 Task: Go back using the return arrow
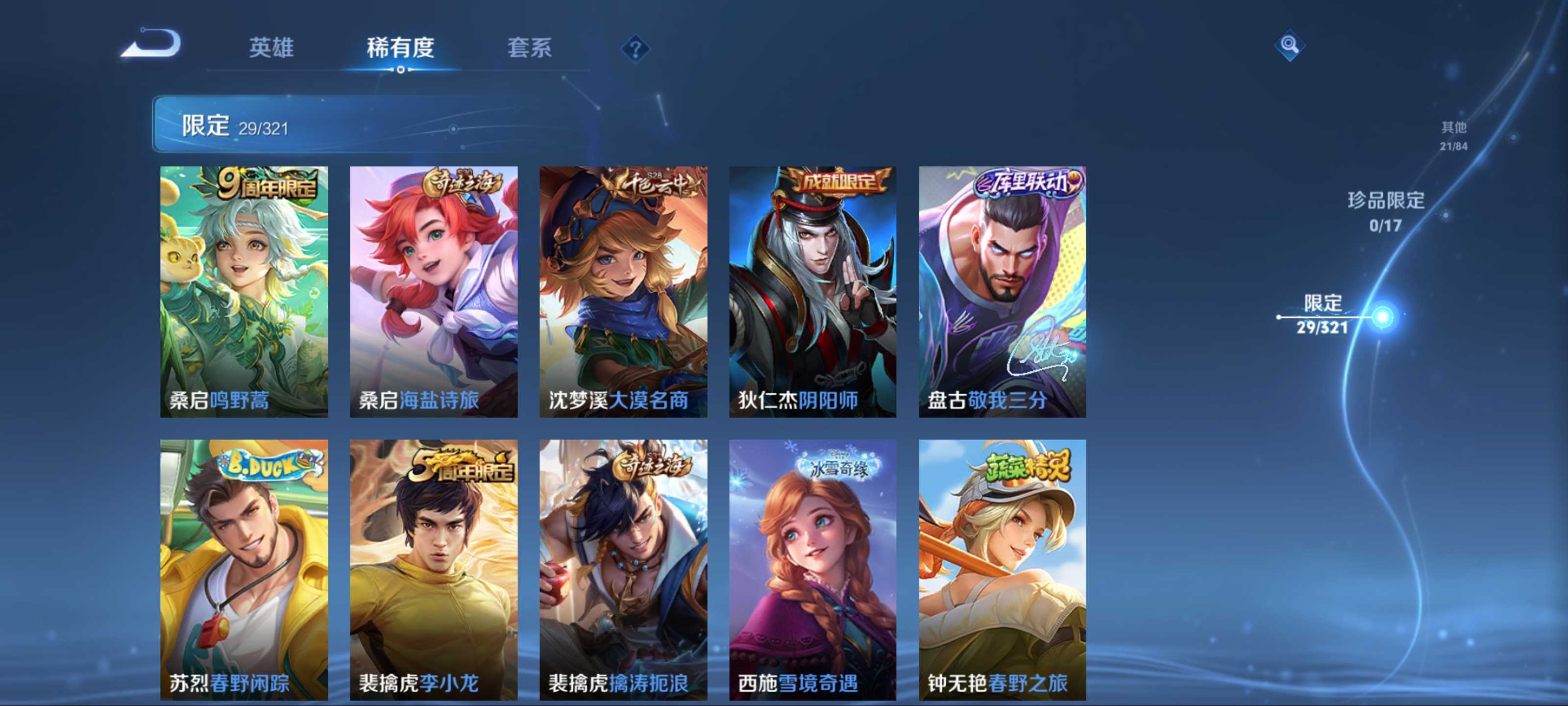click(x=152, y=44)
